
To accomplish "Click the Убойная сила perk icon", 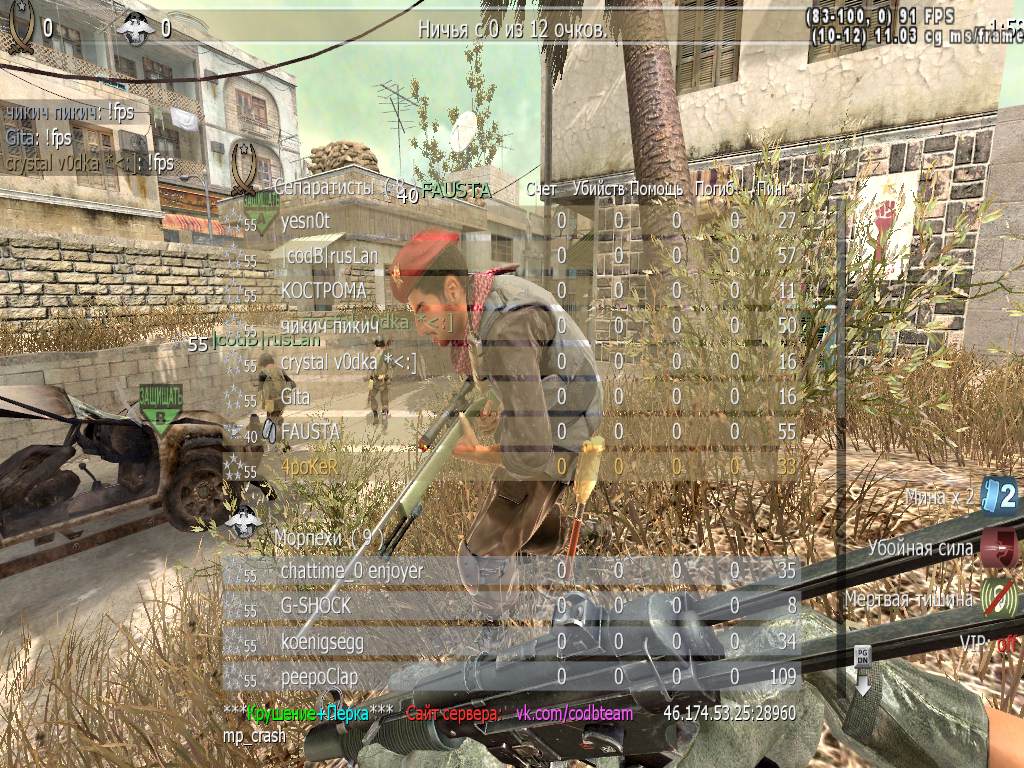I will click(x=999, y=547).
